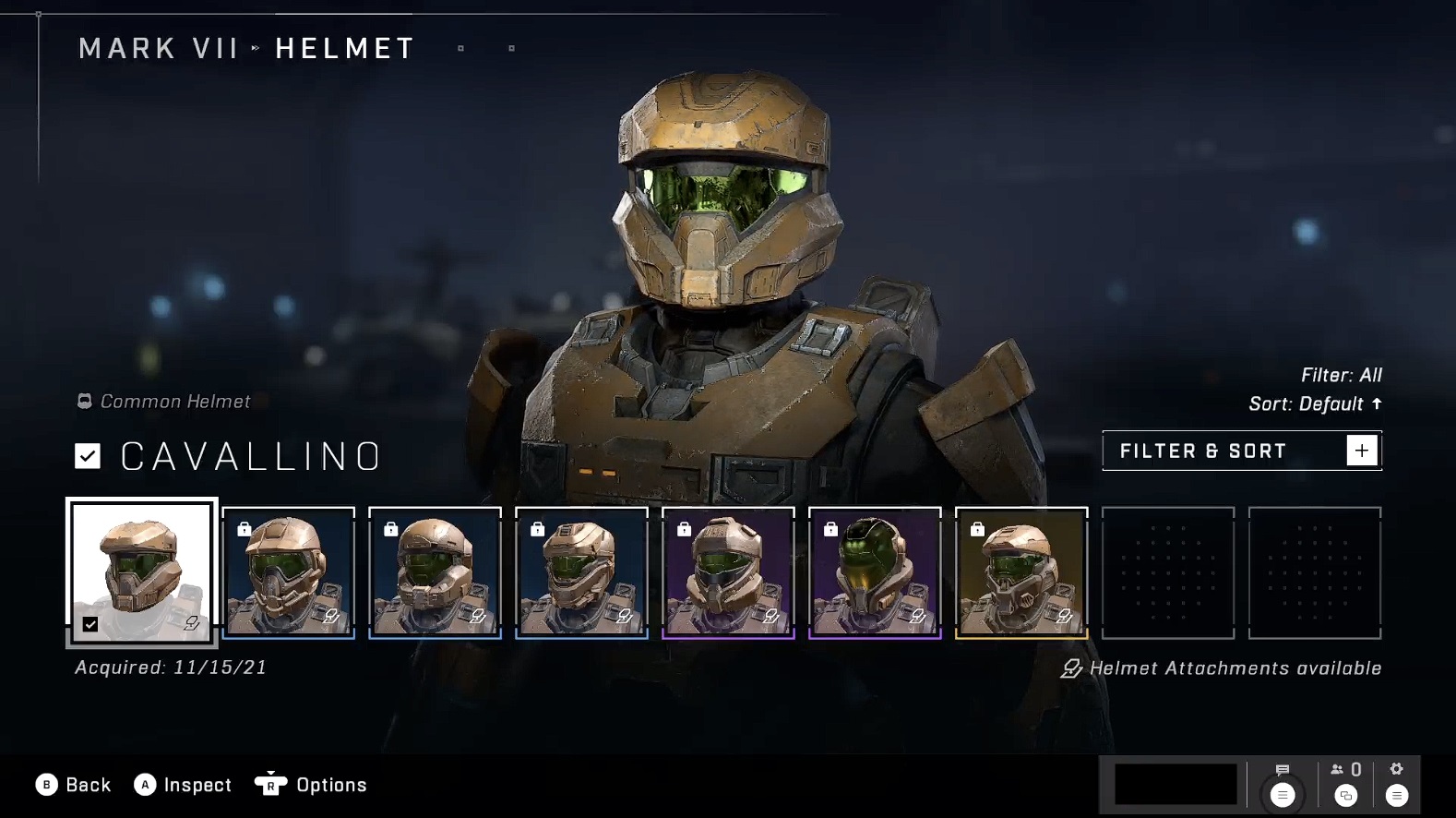Open the Filter & Sort panel

(x=1241, y=451)
